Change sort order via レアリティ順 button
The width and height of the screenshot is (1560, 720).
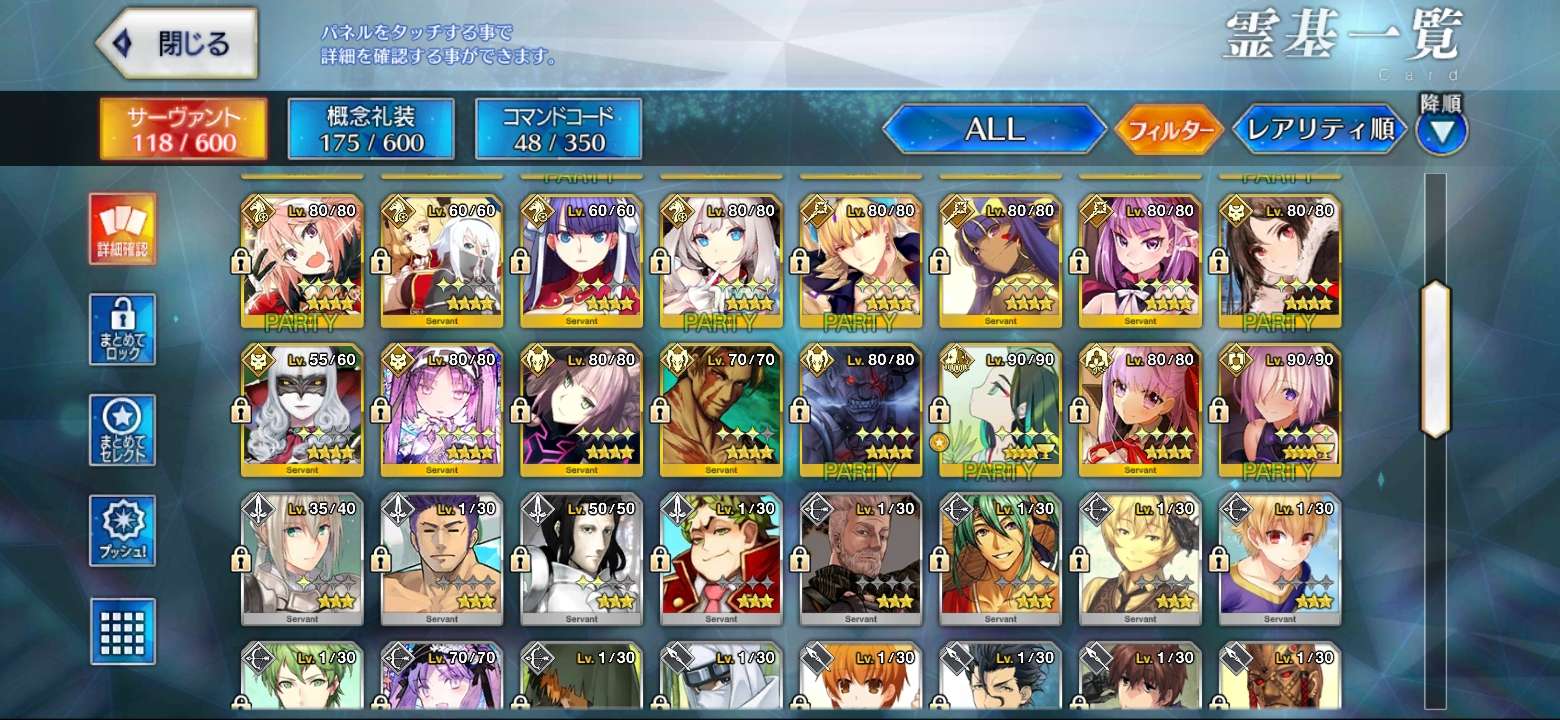click(1320, 130)
